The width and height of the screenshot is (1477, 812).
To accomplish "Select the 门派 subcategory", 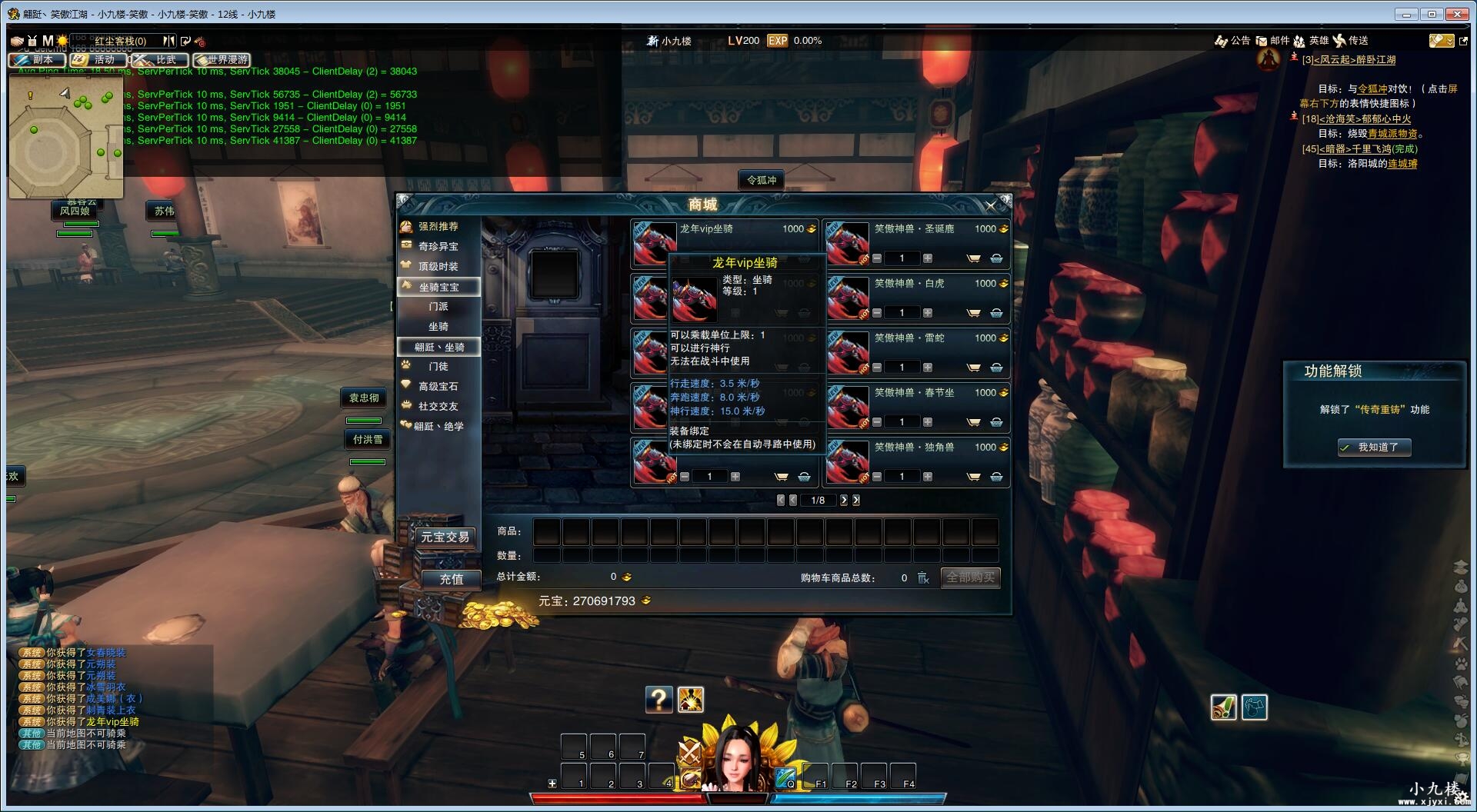I will coord(438,307).
